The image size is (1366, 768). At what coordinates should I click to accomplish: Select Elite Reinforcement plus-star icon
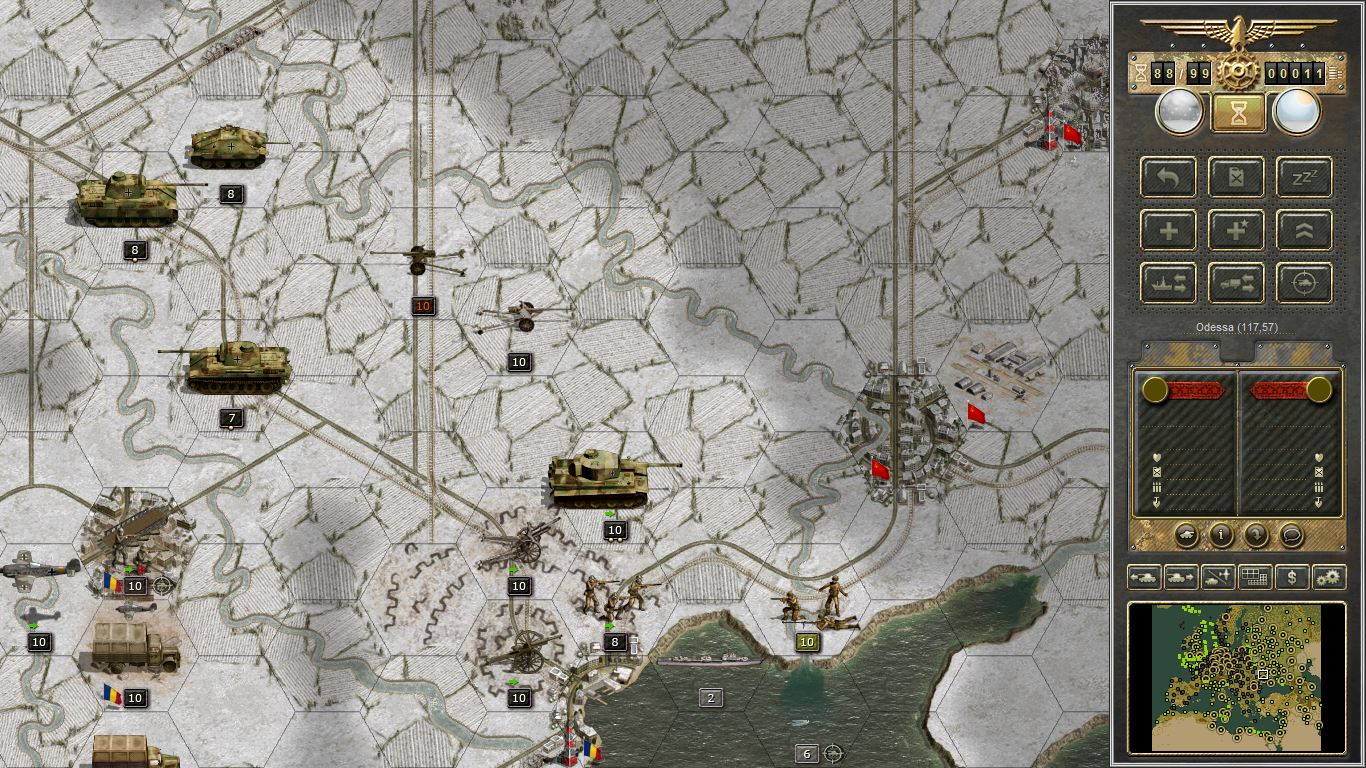(x=1236, y=230)
